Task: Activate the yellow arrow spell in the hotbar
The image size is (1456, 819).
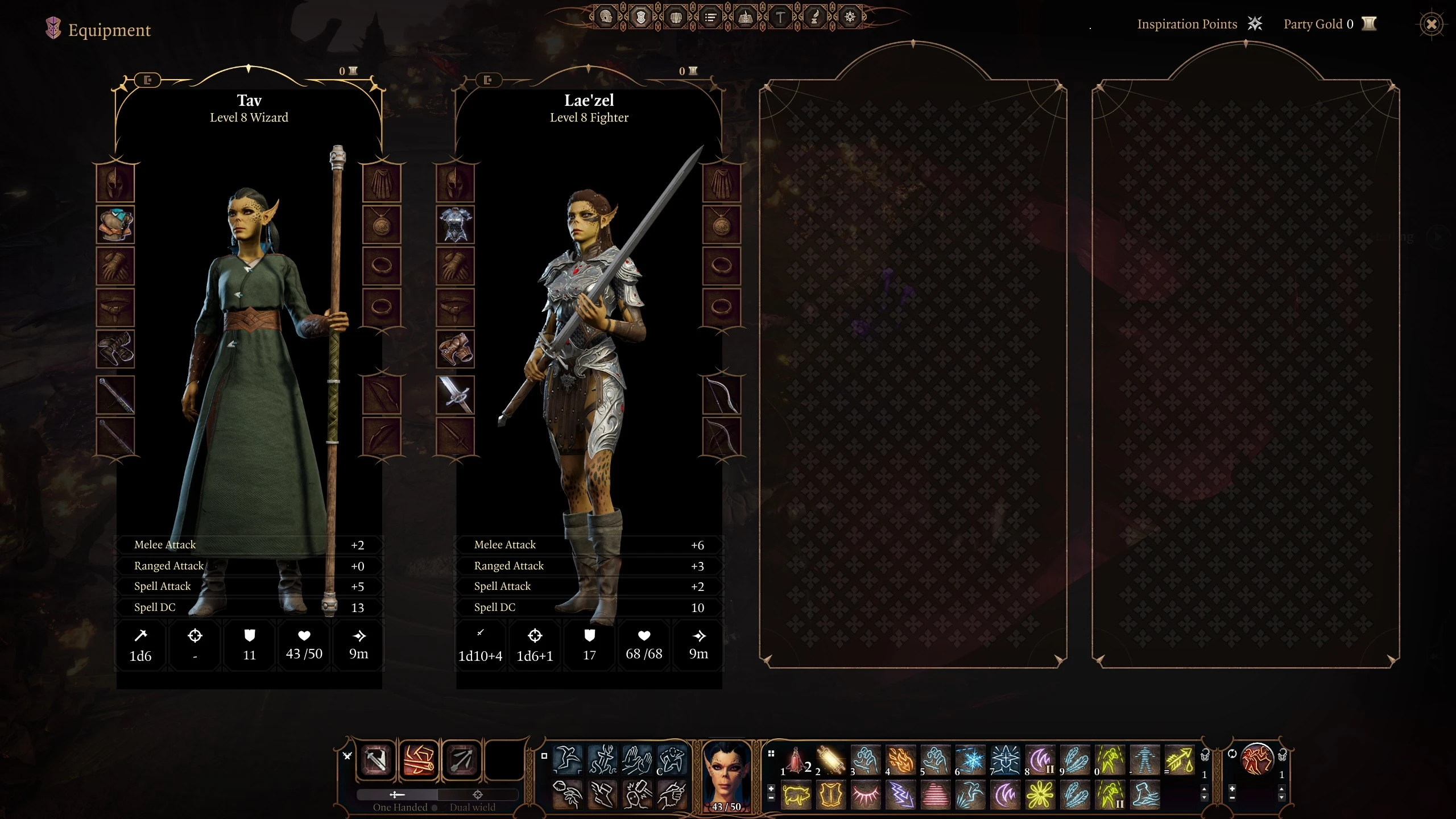Action: point(1180,760)
